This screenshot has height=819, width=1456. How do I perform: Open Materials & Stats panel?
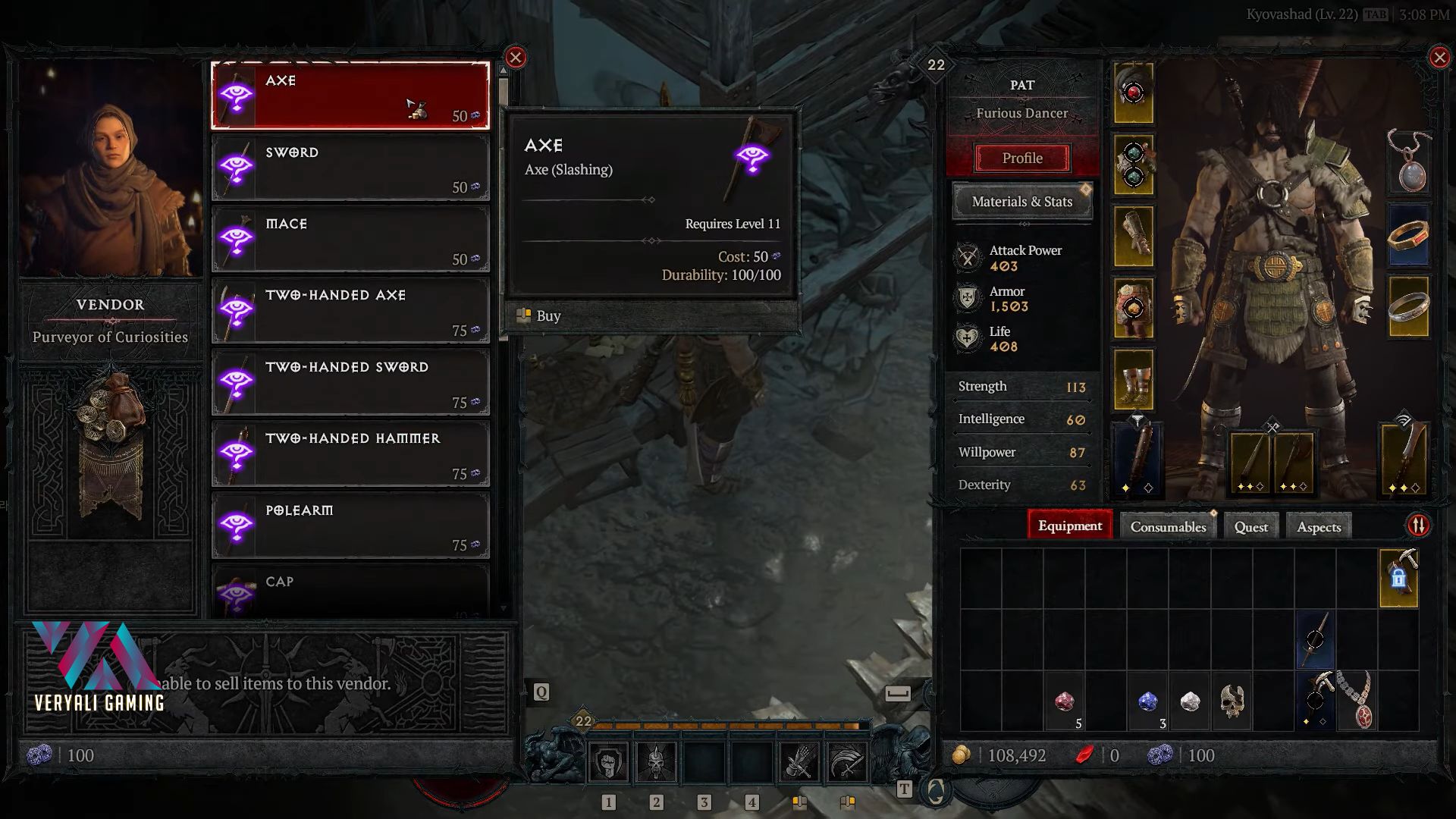(x=1022, y=202)
